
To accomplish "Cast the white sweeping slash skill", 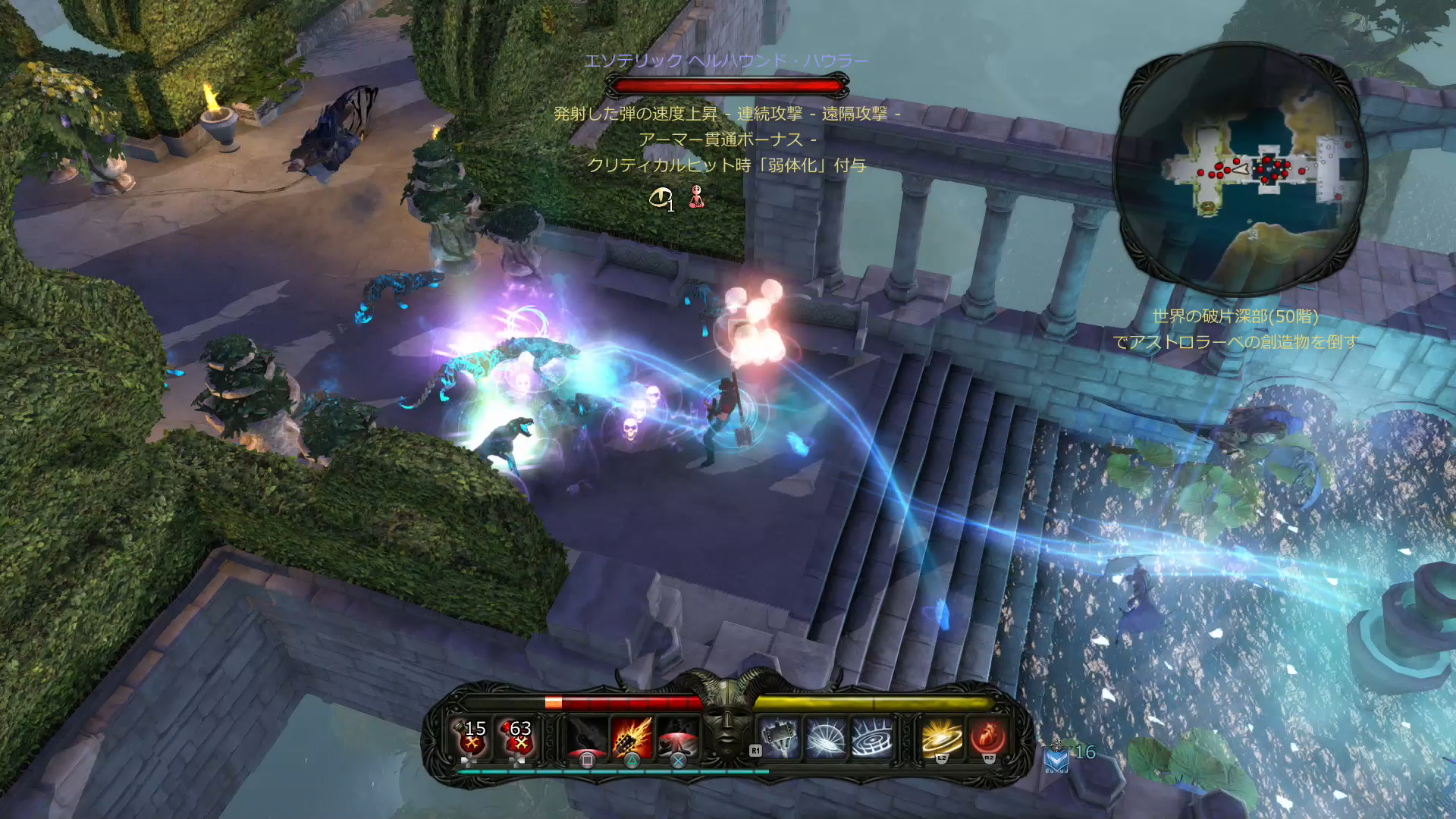I will (x=825, y=737).
